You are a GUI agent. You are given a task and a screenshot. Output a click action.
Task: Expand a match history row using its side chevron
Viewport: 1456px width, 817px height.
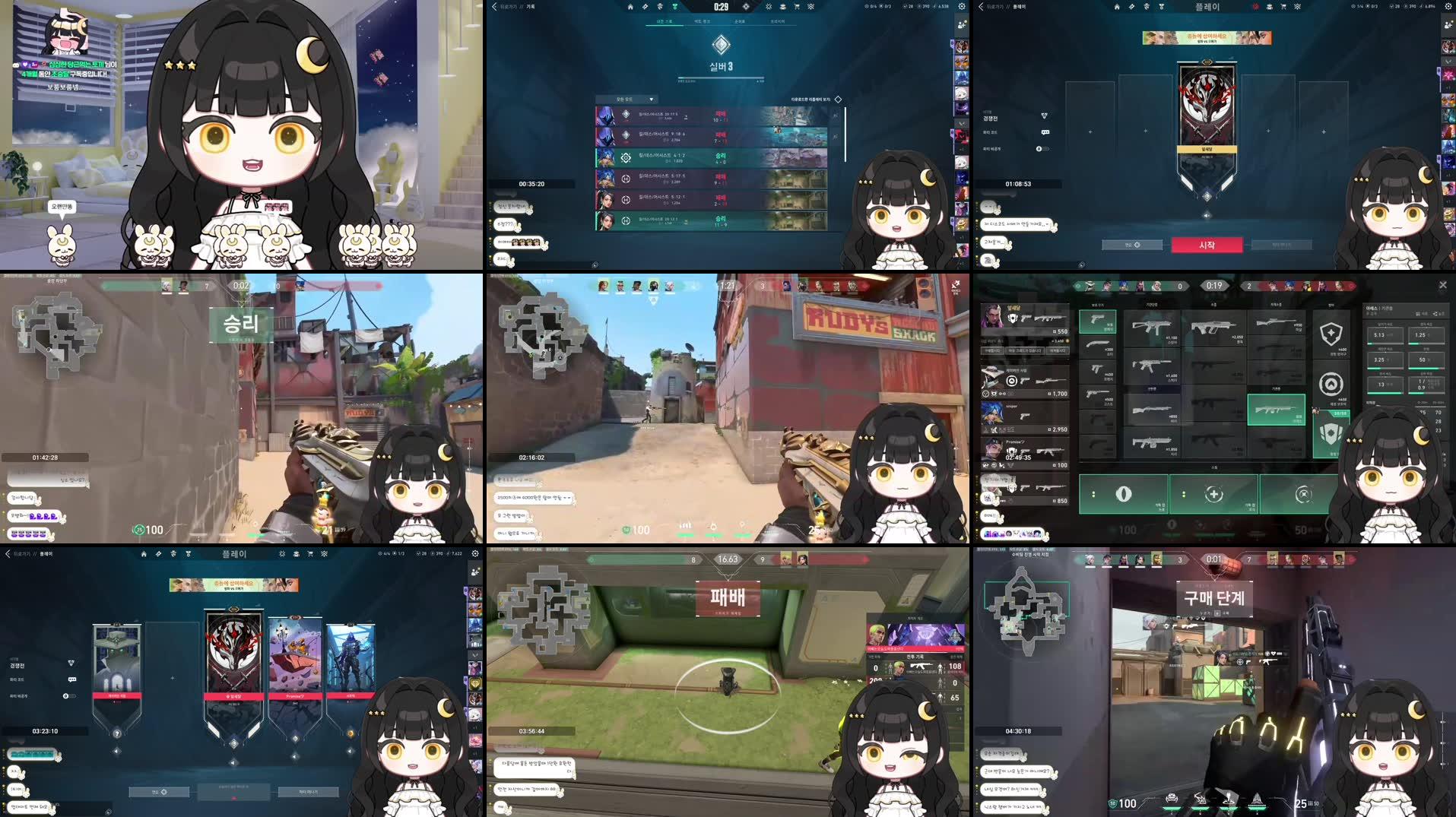(835, 116)
